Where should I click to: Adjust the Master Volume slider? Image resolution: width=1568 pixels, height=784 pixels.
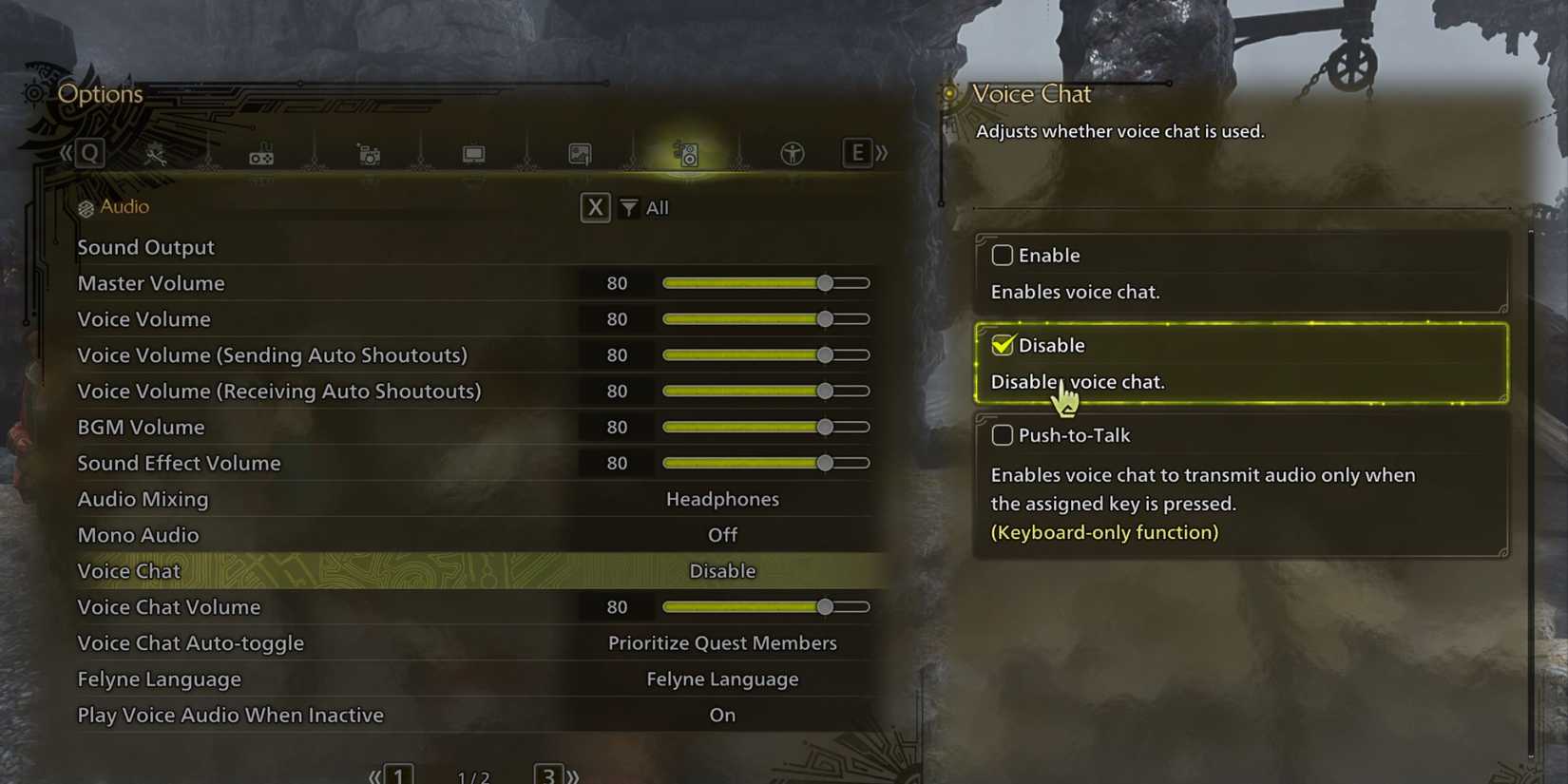pyautogui.click(x=823, y=282)
